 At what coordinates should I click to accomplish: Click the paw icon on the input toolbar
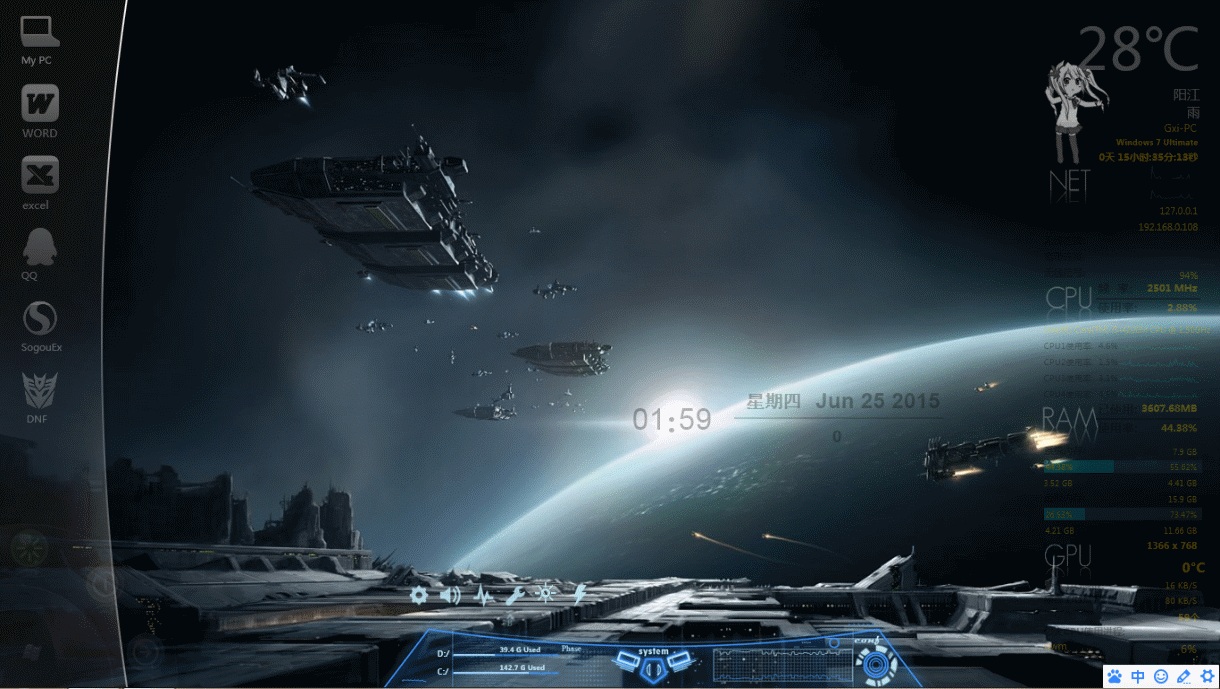[1115, 676]
